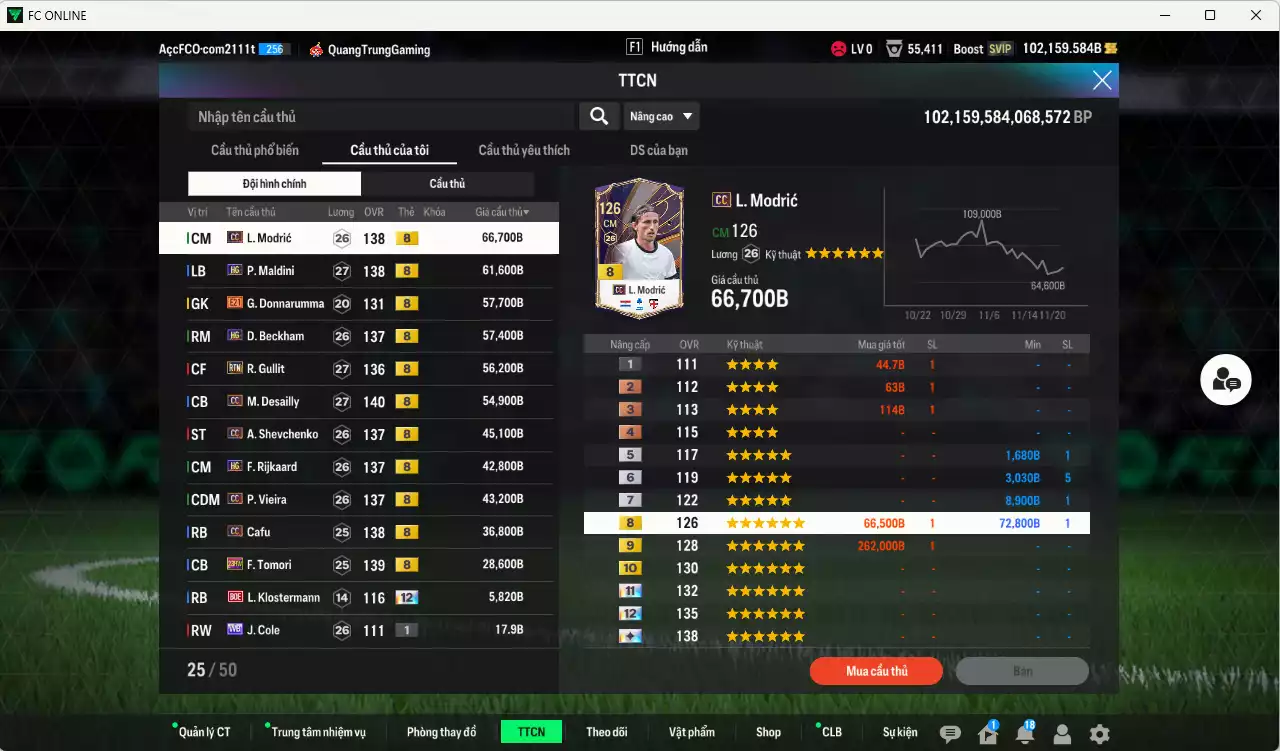1280x751 pixels.
Task: Open the settings gear icon
Action: tap(1100, 734)
